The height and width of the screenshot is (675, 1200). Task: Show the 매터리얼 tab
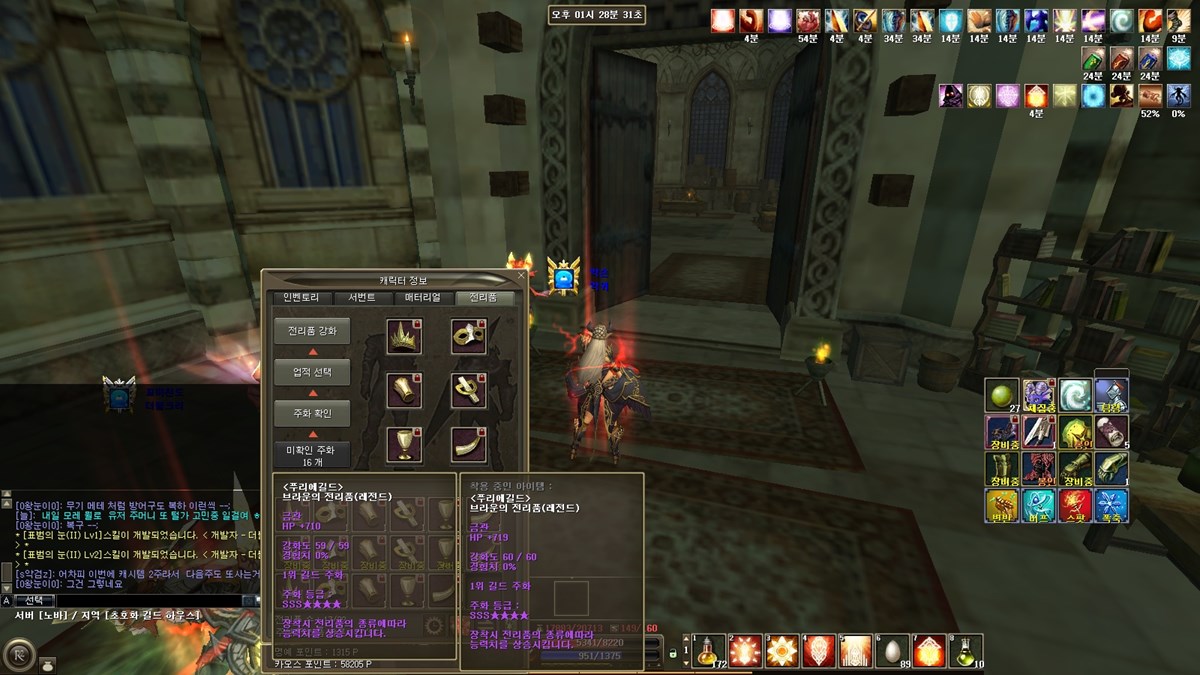[423, 298]
